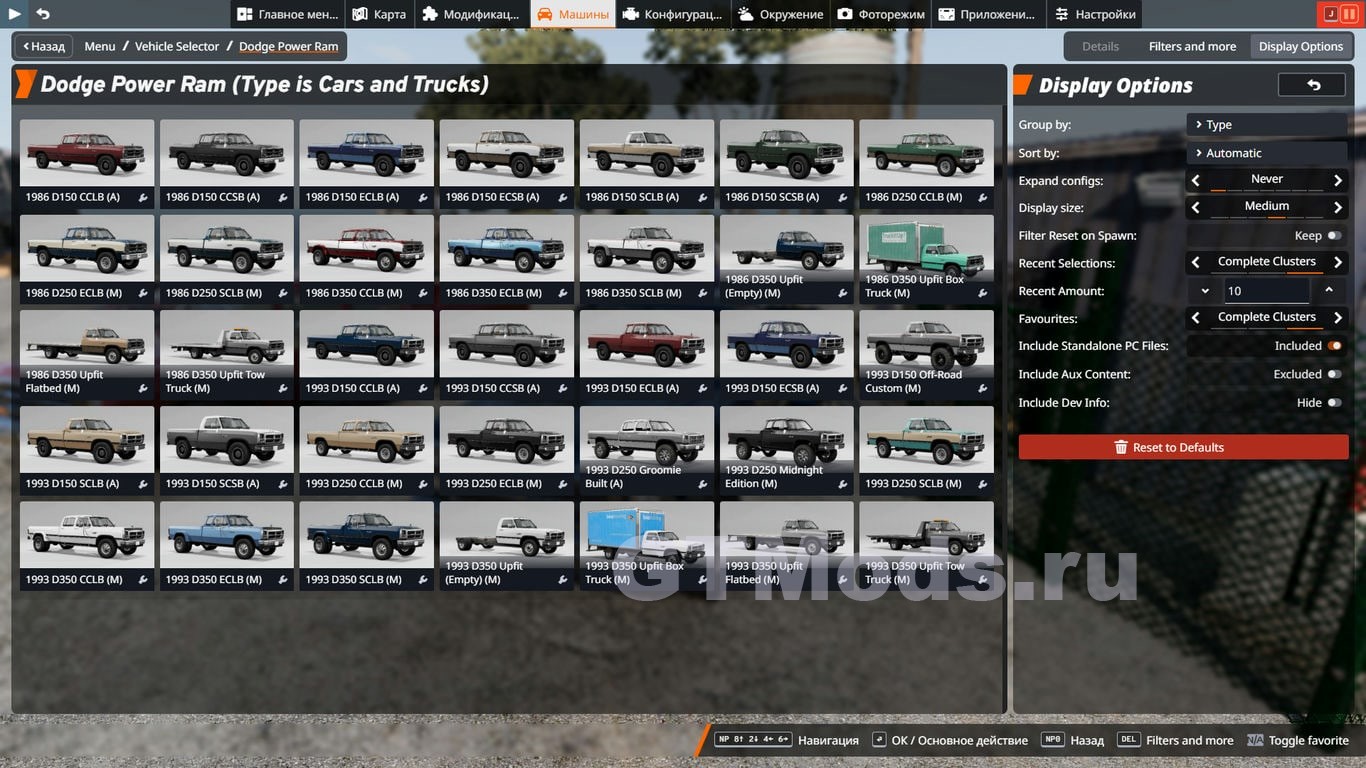Viewport: 1366px width, 768px height.
Task: Switch to the Настройки top menu
Action: [1095, 14]
